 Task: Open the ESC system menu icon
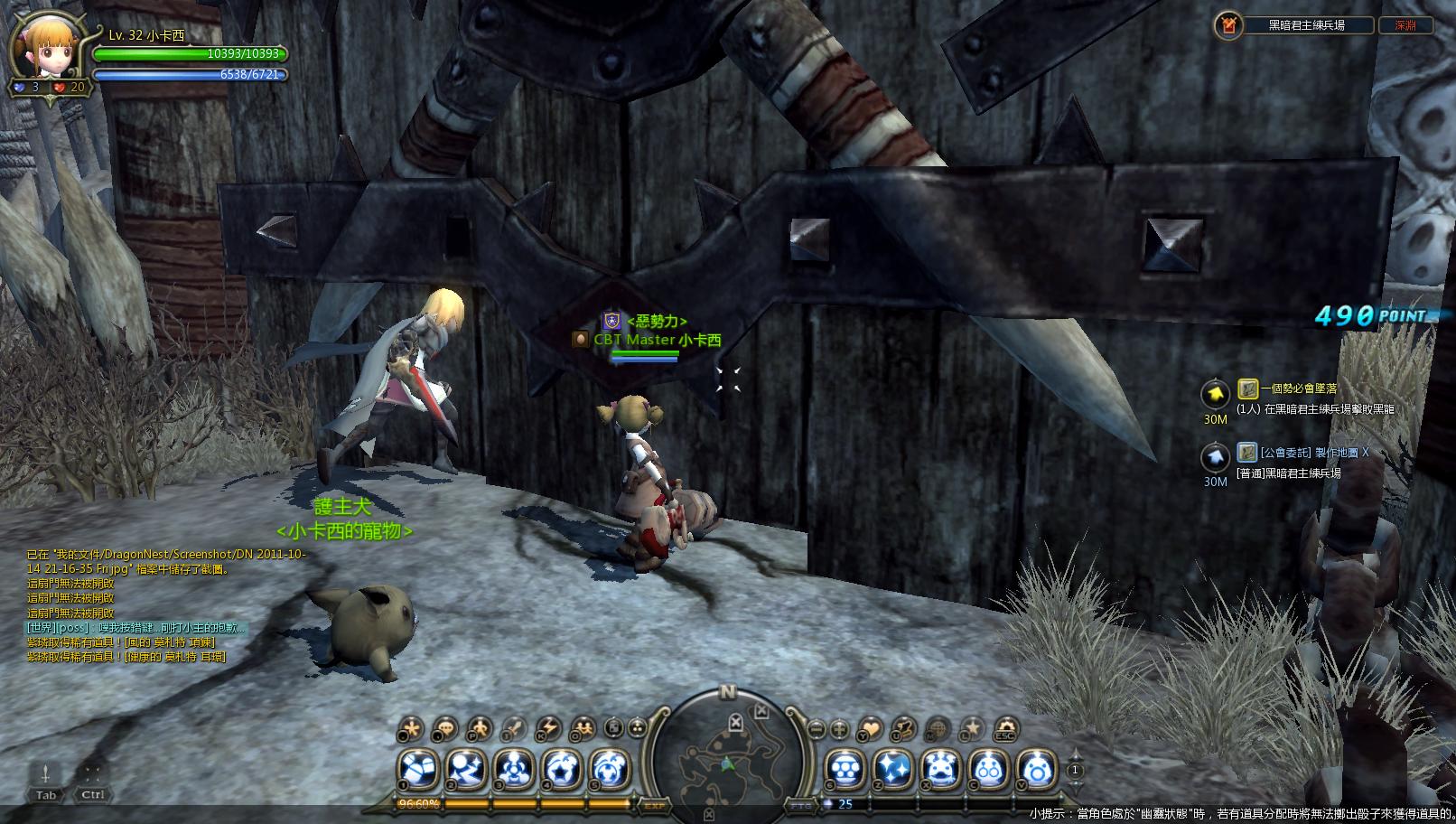click(x=1005, y=728)
